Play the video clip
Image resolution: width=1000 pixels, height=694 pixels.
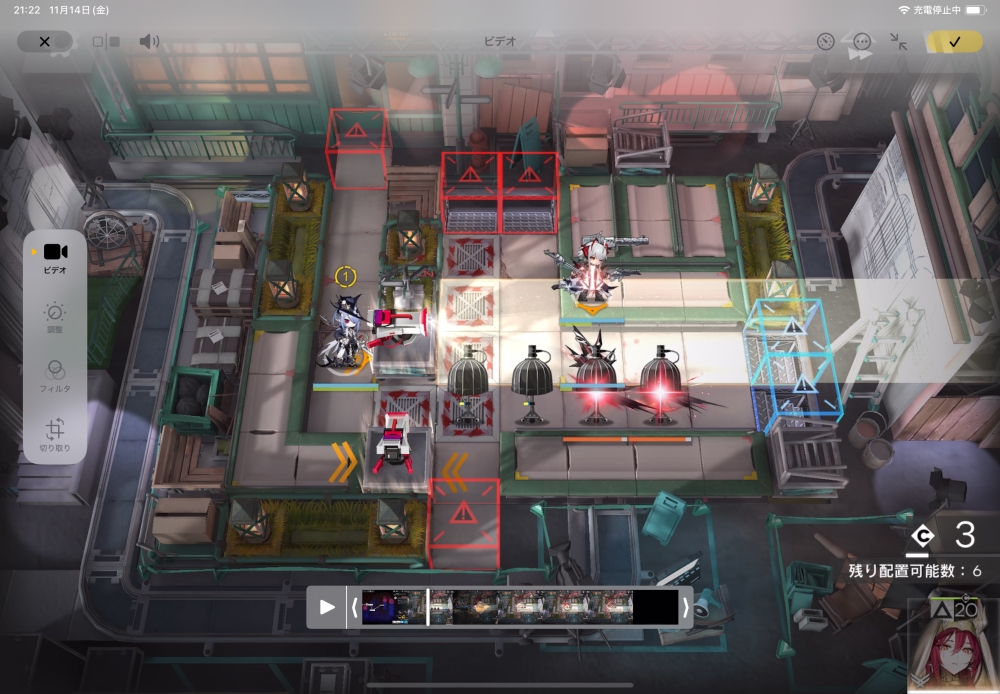327,607
